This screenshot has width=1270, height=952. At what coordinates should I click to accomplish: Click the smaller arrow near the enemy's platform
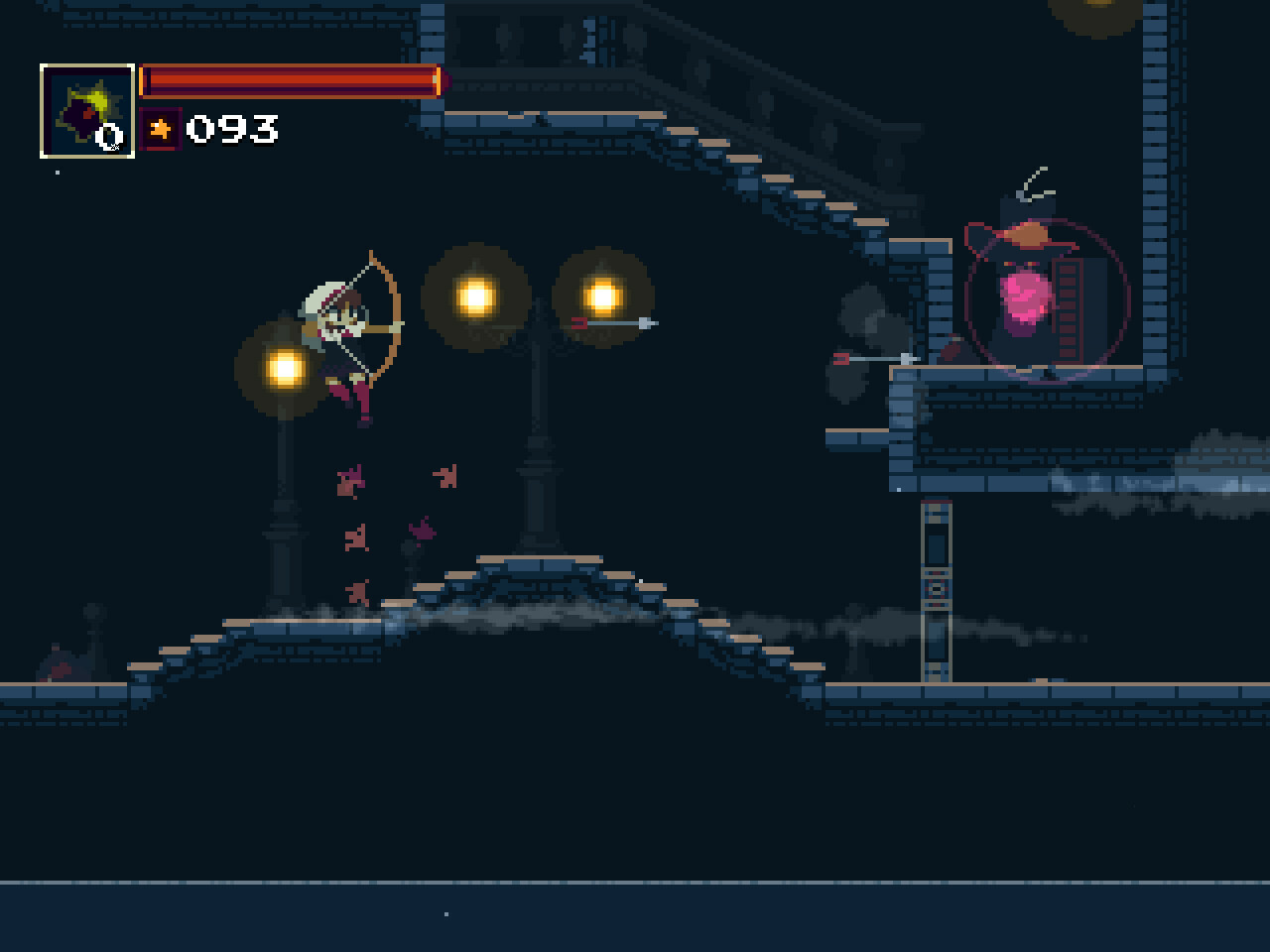pyautogui.click(x=878, y=357)
